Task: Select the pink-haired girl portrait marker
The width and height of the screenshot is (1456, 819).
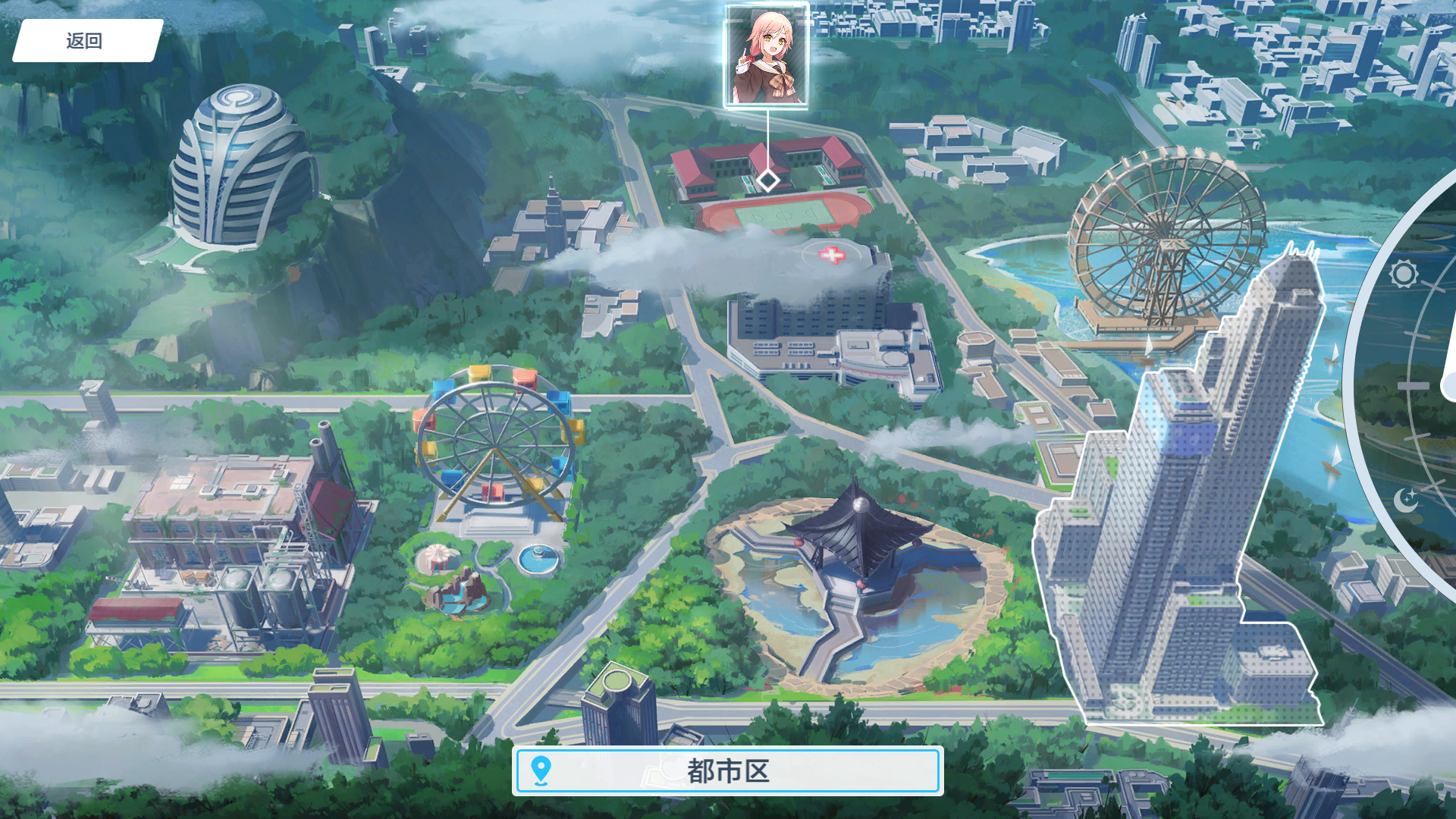Action: (766, 56)
